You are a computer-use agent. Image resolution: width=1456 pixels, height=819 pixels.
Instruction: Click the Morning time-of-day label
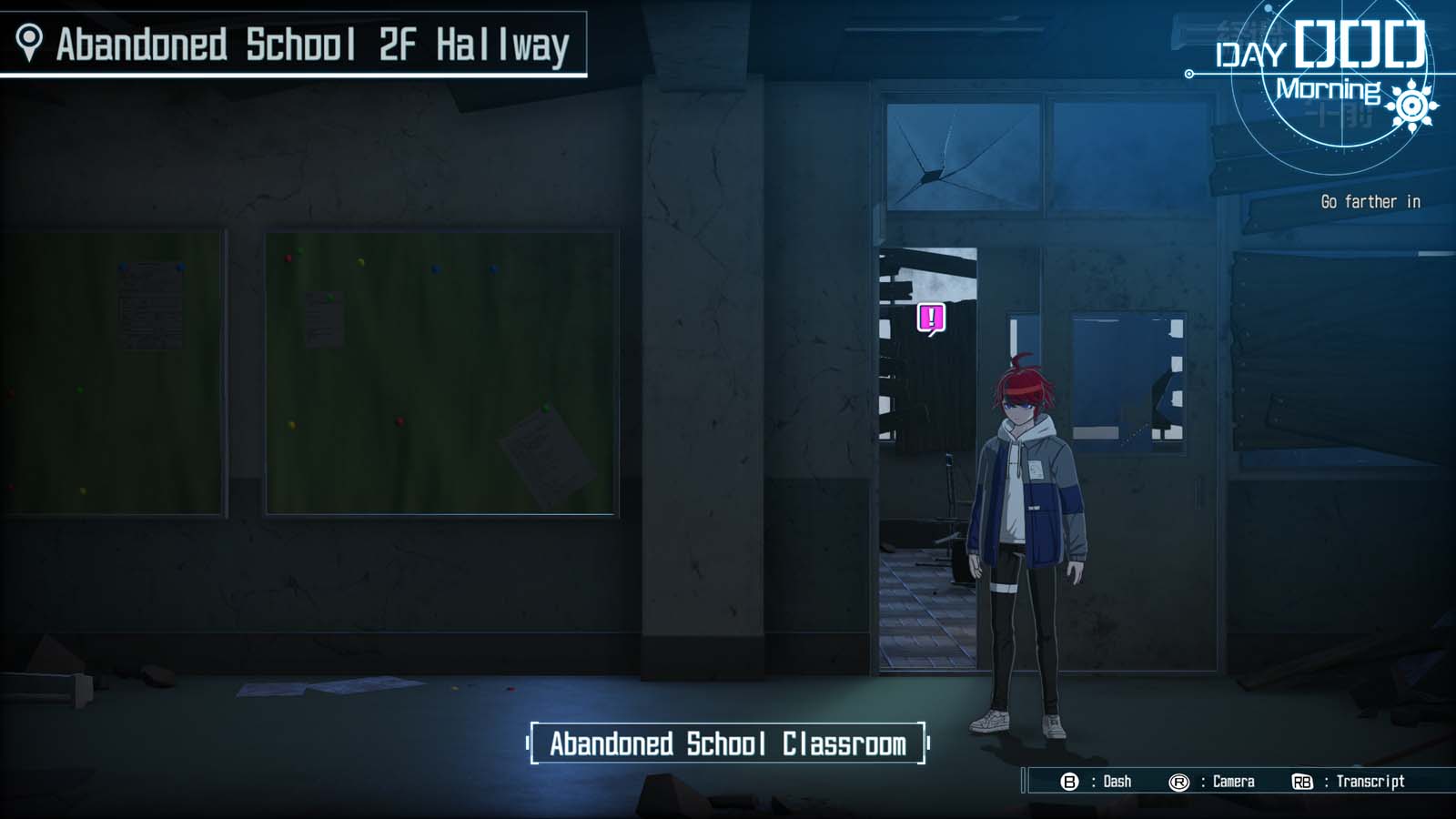point(1329,89)
